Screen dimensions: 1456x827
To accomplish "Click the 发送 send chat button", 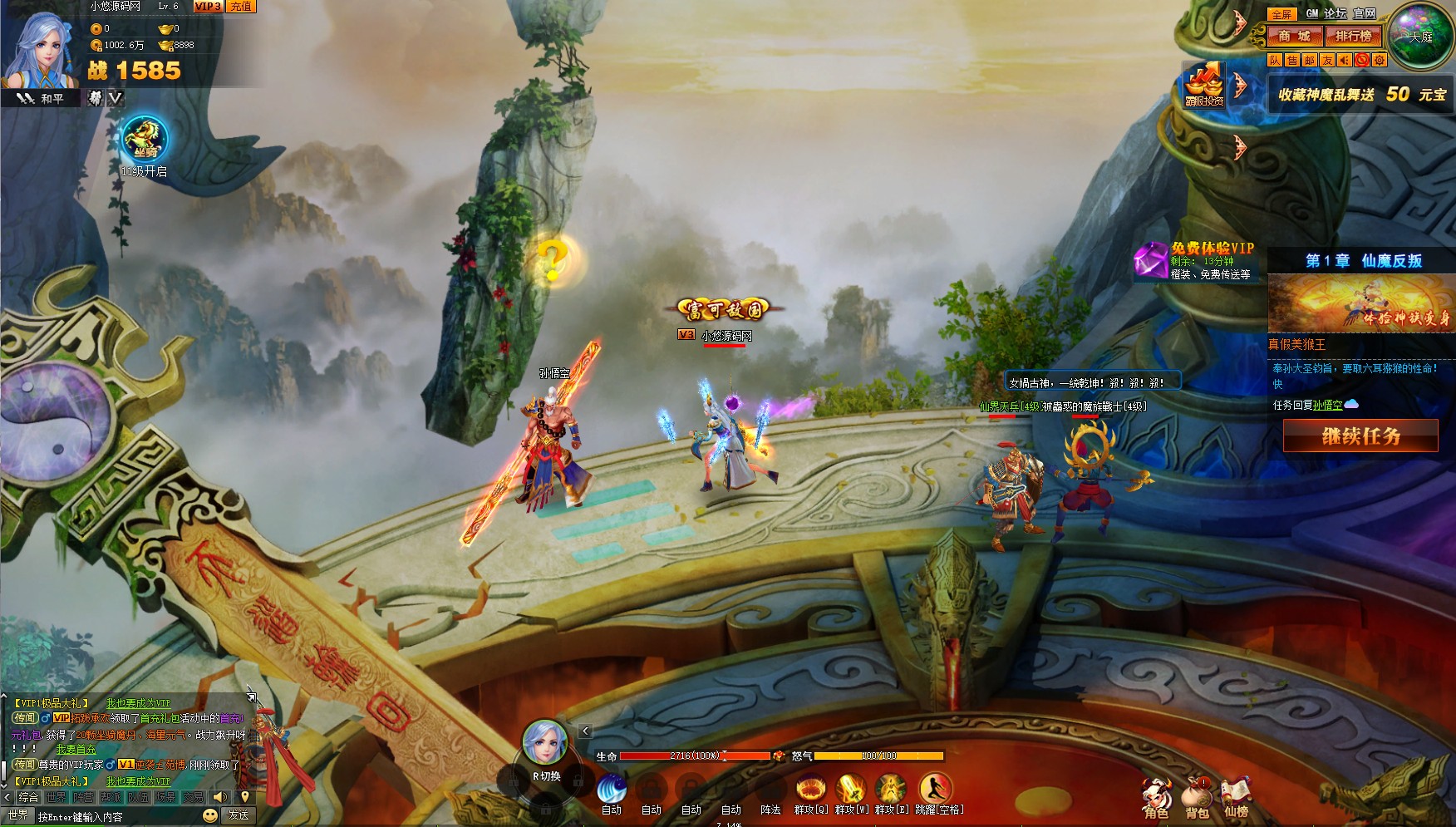I will tap(239, 815).
